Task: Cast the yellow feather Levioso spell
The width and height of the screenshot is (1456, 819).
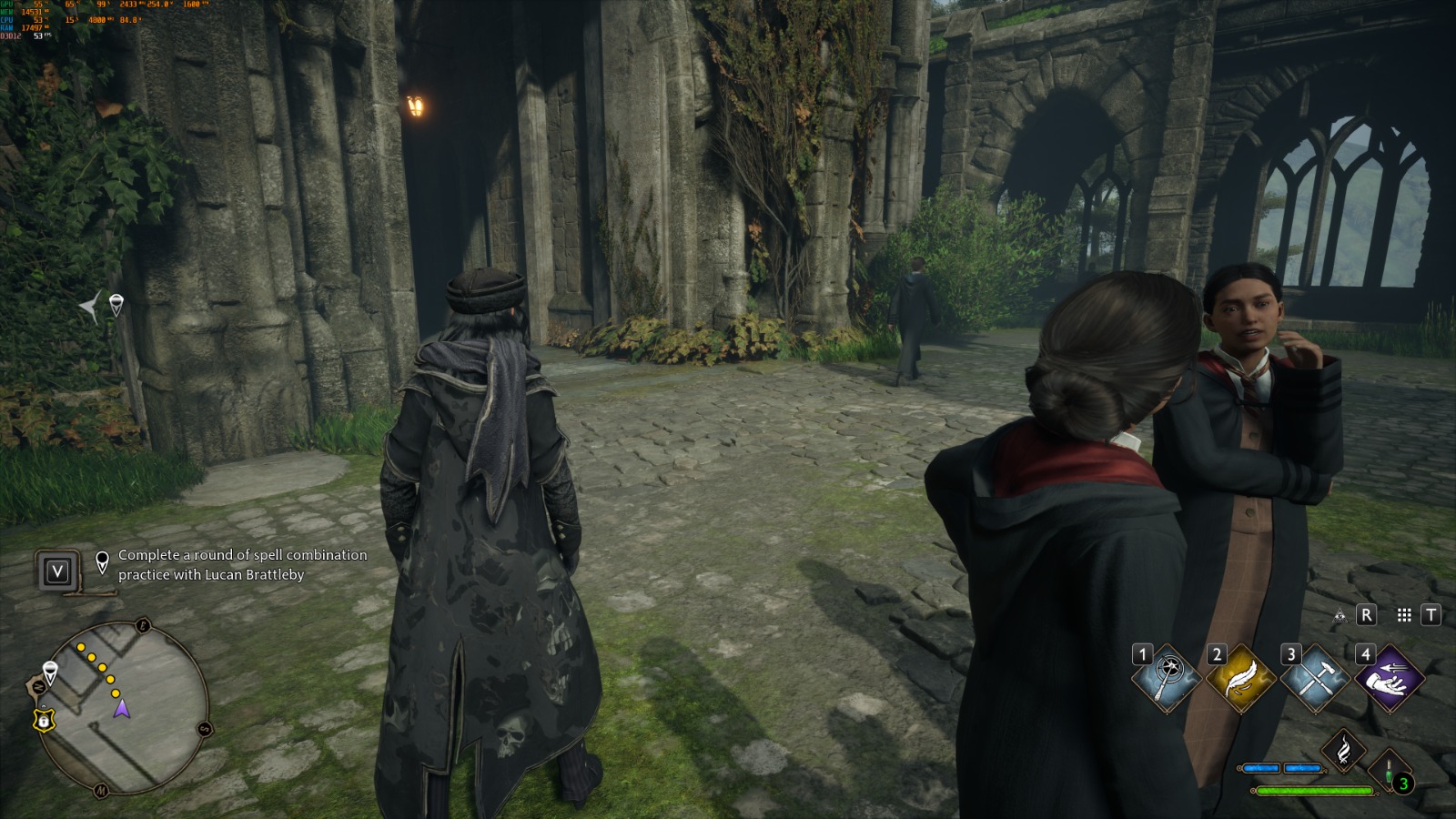Action: pos(1239,680)
